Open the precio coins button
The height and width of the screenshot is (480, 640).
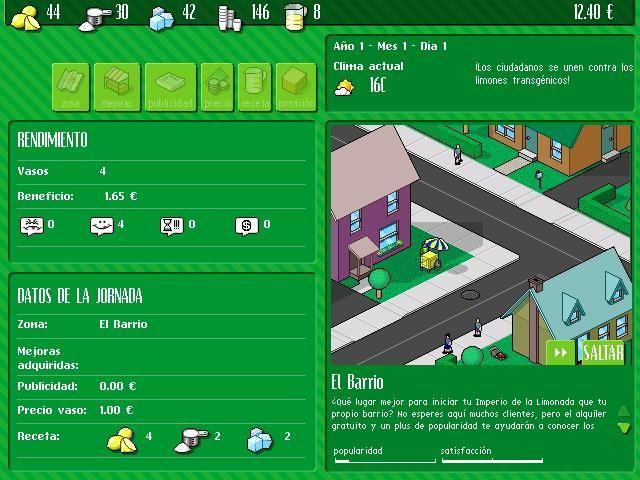217,86
